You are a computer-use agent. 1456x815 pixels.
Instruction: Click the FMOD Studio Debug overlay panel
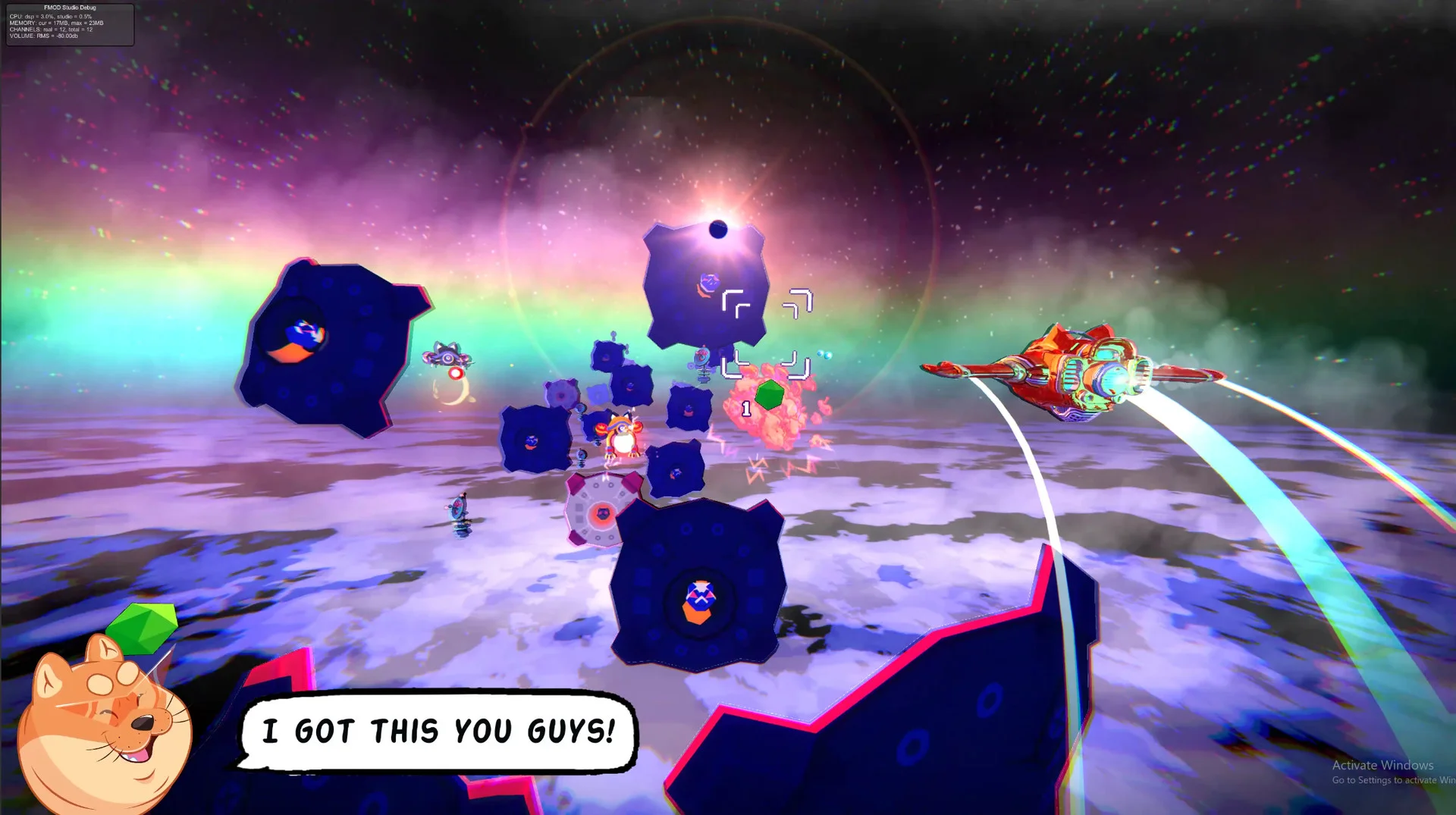70,24
